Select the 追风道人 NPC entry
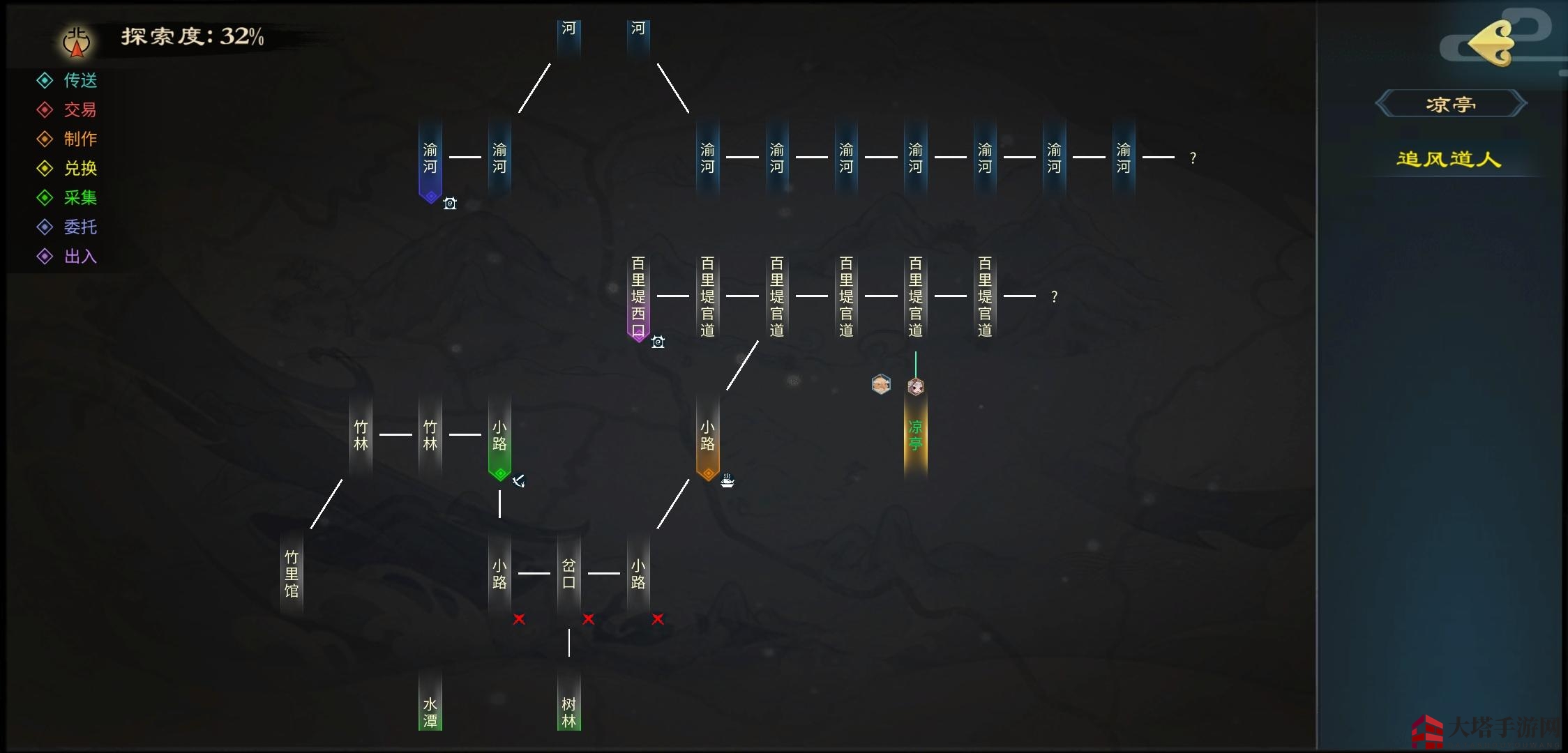 [1449, 160]
